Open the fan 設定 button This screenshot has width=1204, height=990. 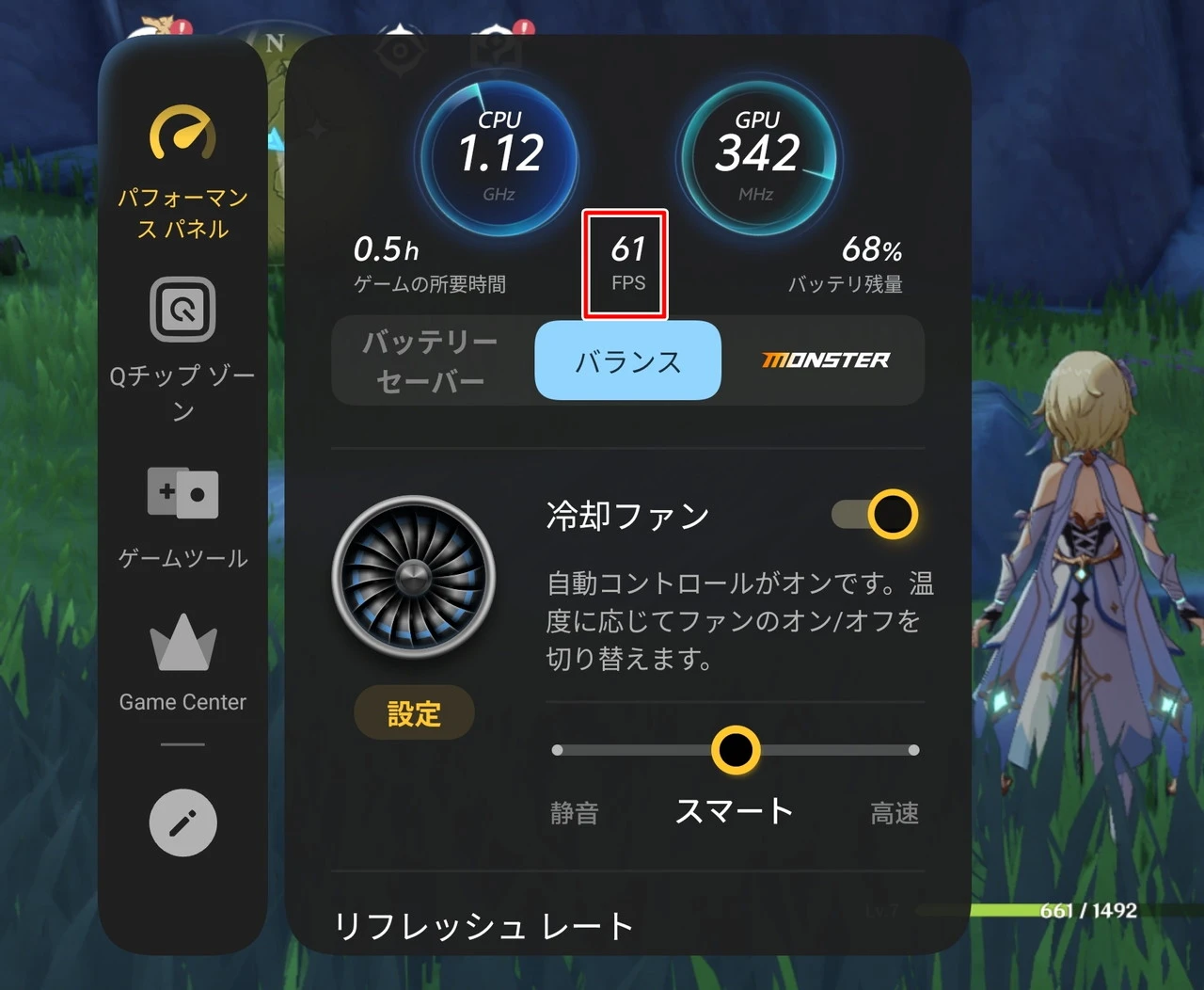tap(414, 713)
